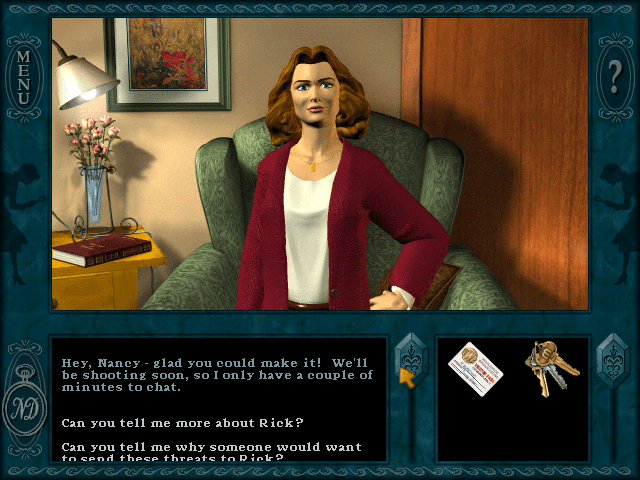The width and height of the screenshot is (640, 480).
Task: Ask why someone would send threats to Rick
Action: click(x=212, y=452)
